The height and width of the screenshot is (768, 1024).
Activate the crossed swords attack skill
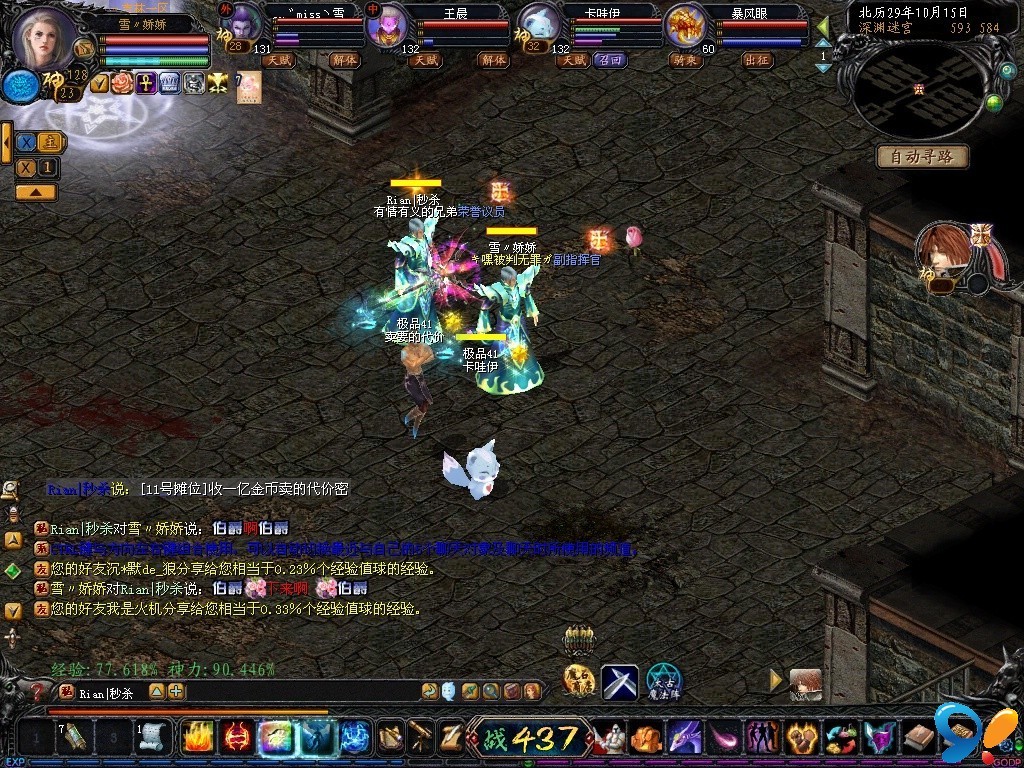click(x=619, y=682)
